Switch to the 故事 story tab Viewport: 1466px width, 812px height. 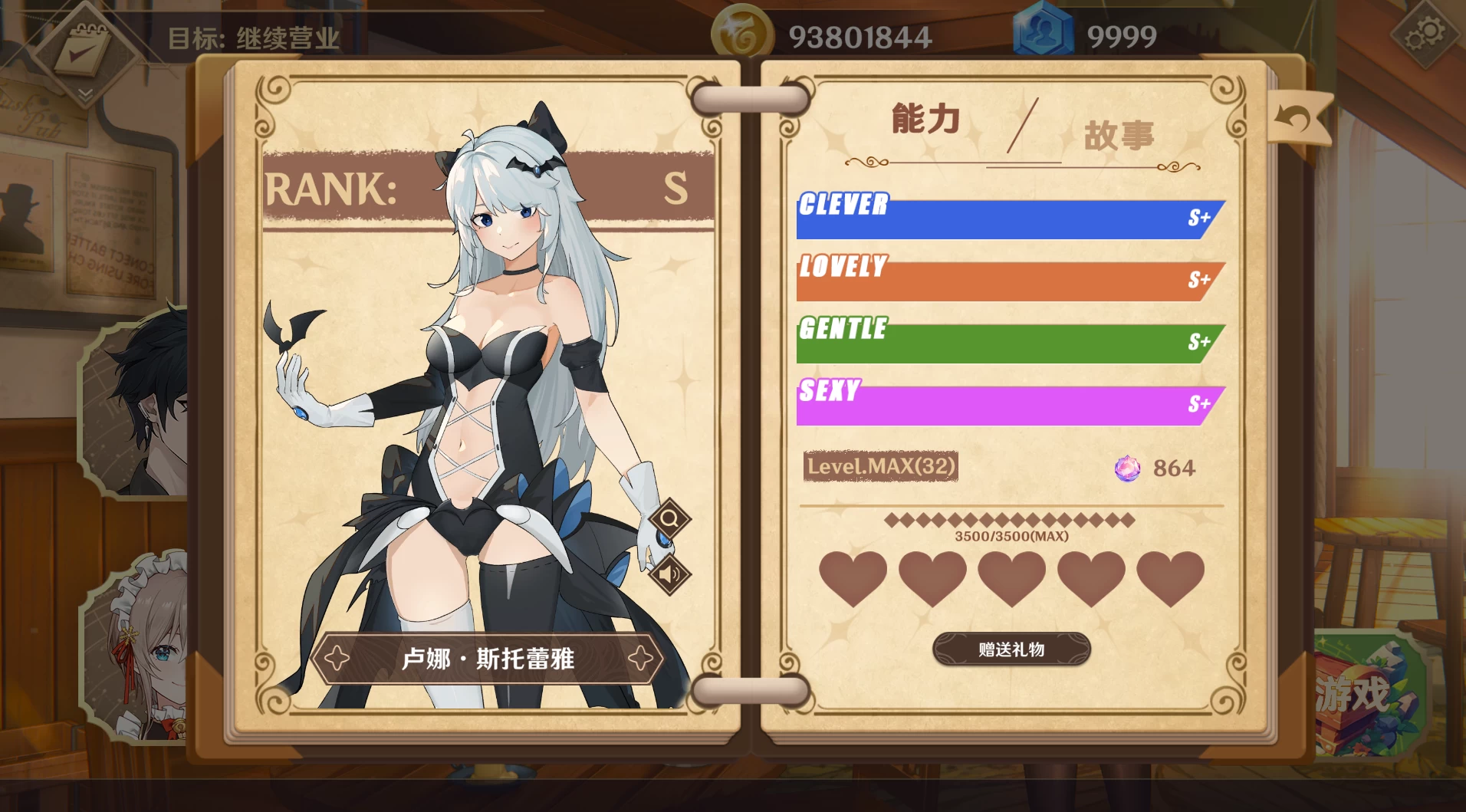1118,136
